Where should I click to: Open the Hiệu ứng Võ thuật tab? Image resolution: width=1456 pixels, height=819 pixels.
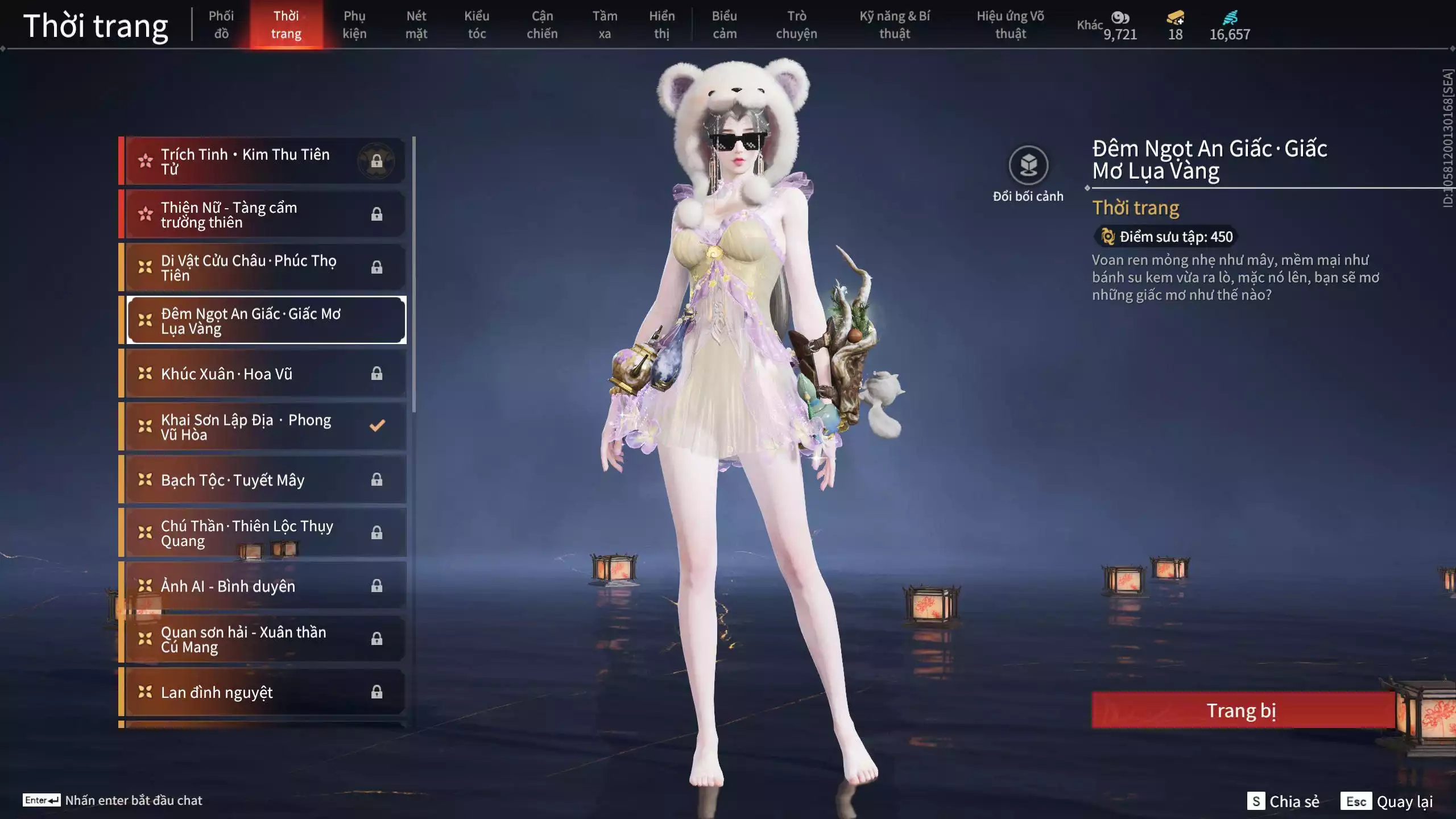1011,24
